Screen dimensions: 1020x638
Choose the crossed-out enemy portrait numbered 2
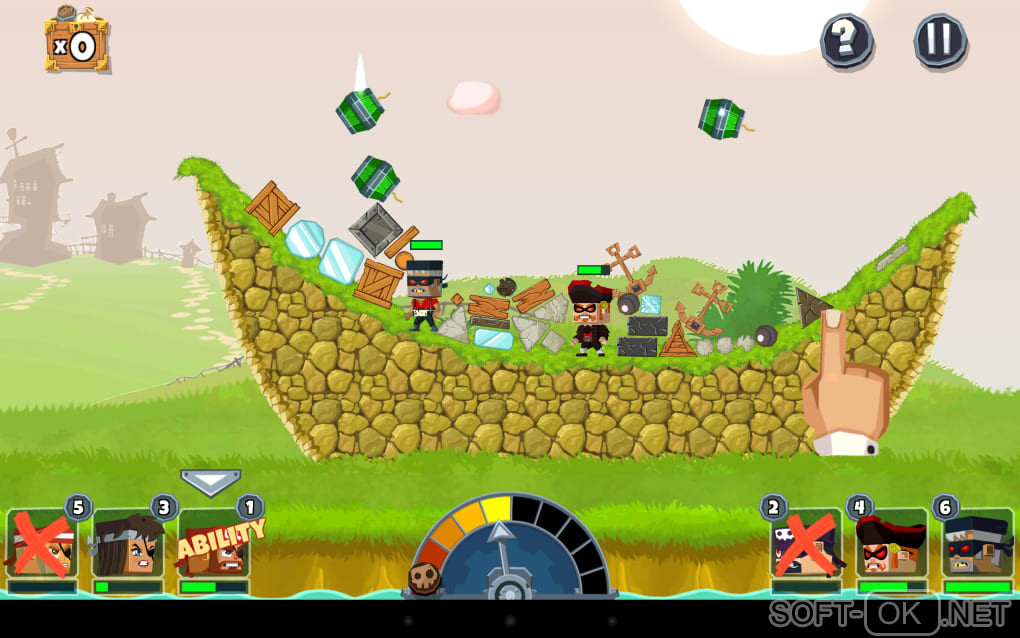tap(805, 545)
